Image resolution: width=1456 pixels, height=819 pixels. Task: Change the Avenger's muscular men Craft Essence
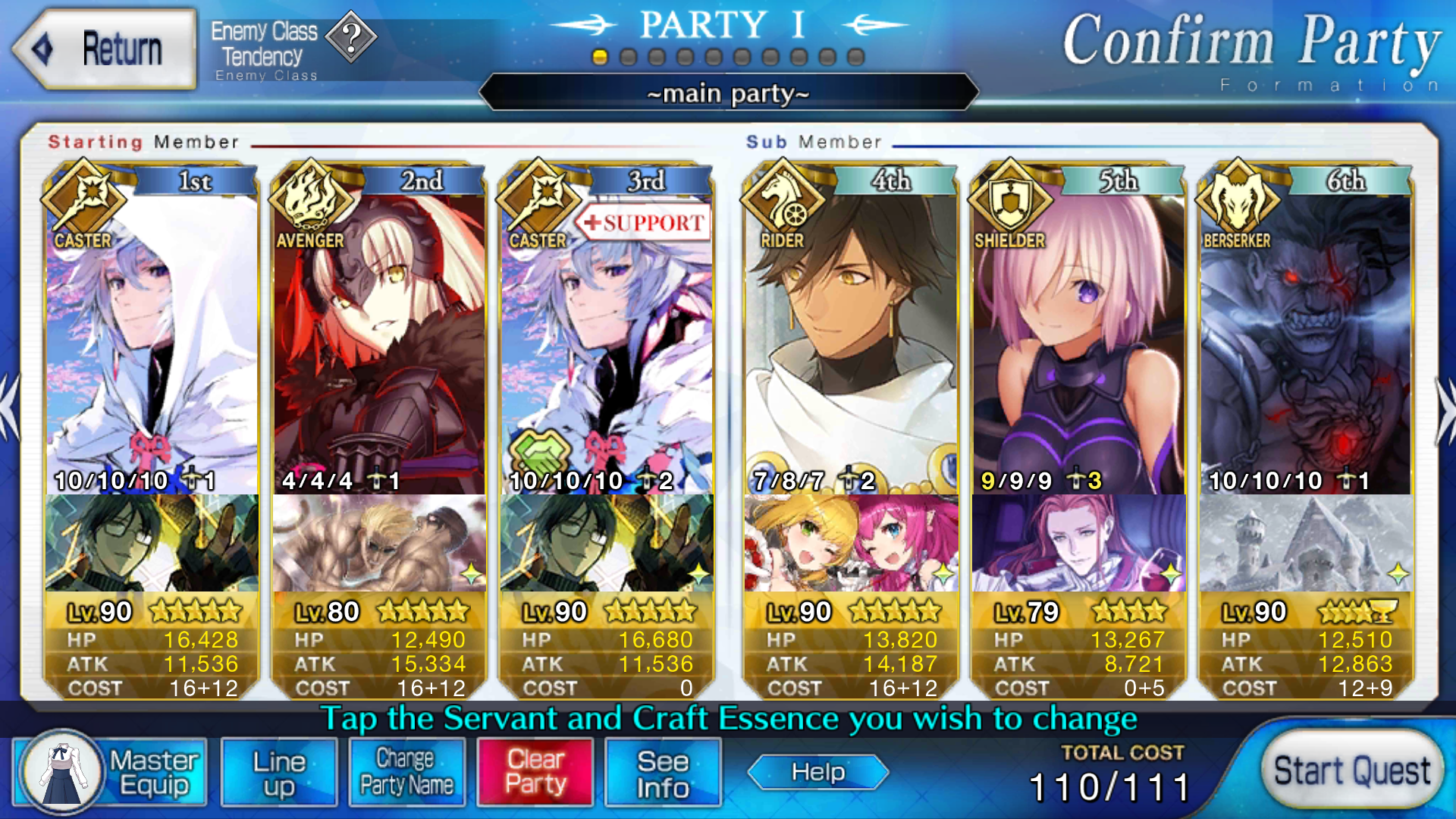tap(379, 543)
